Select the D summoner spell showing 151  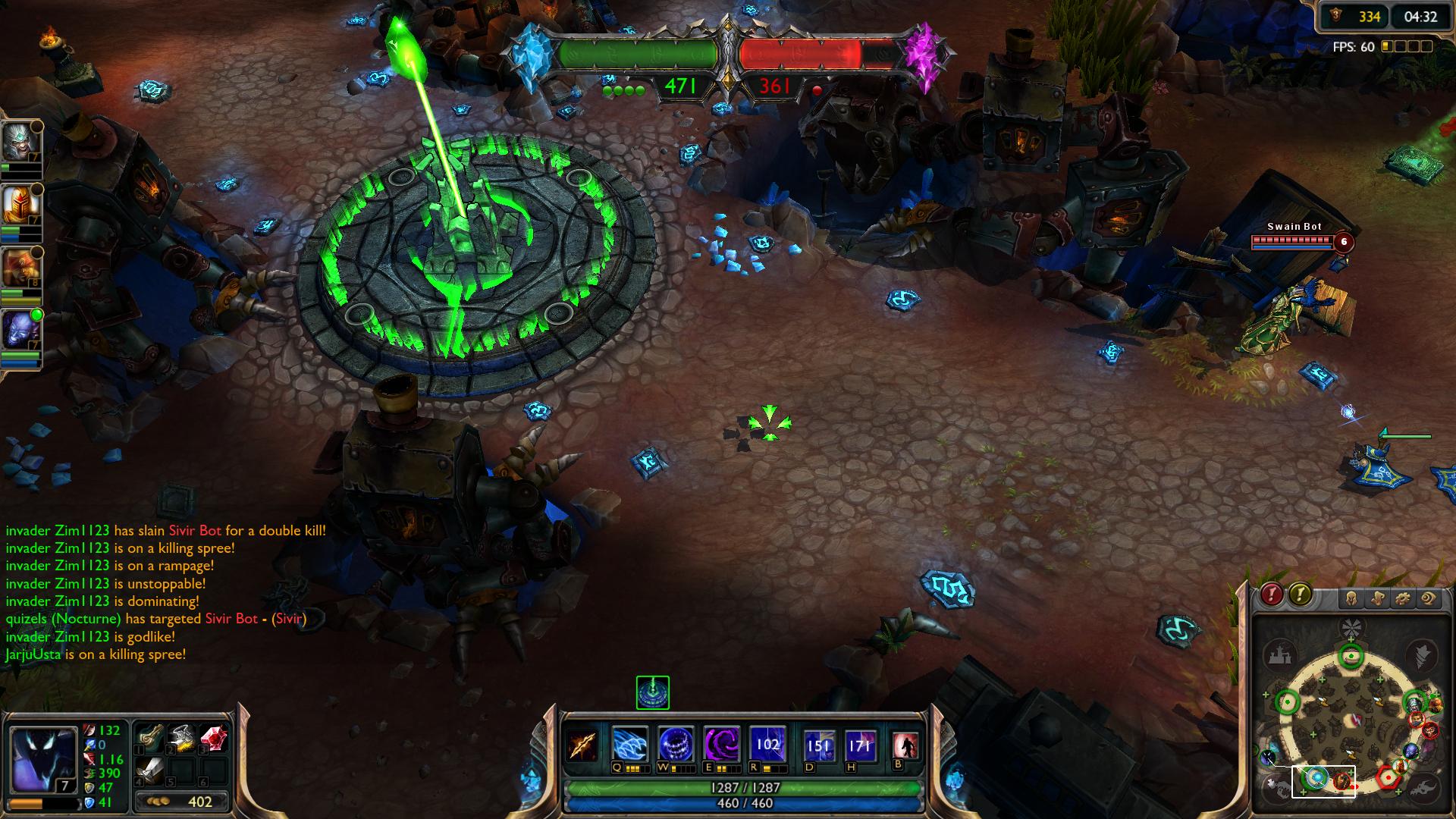[819, 745]
